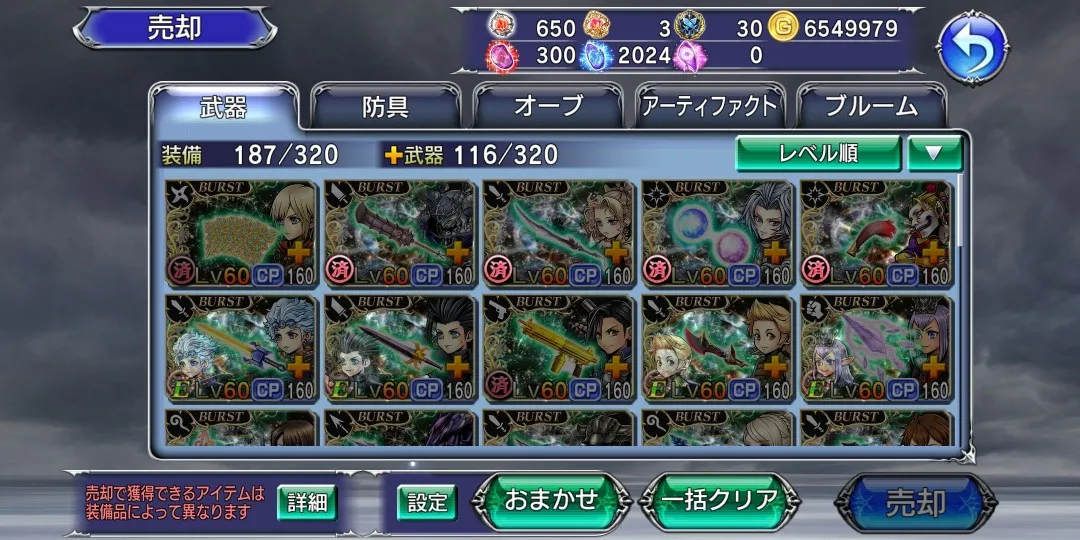The height and width of the screenshot is (540, 1080).
Task: Show the アーティファクト tab
Action: click(710, 107)
